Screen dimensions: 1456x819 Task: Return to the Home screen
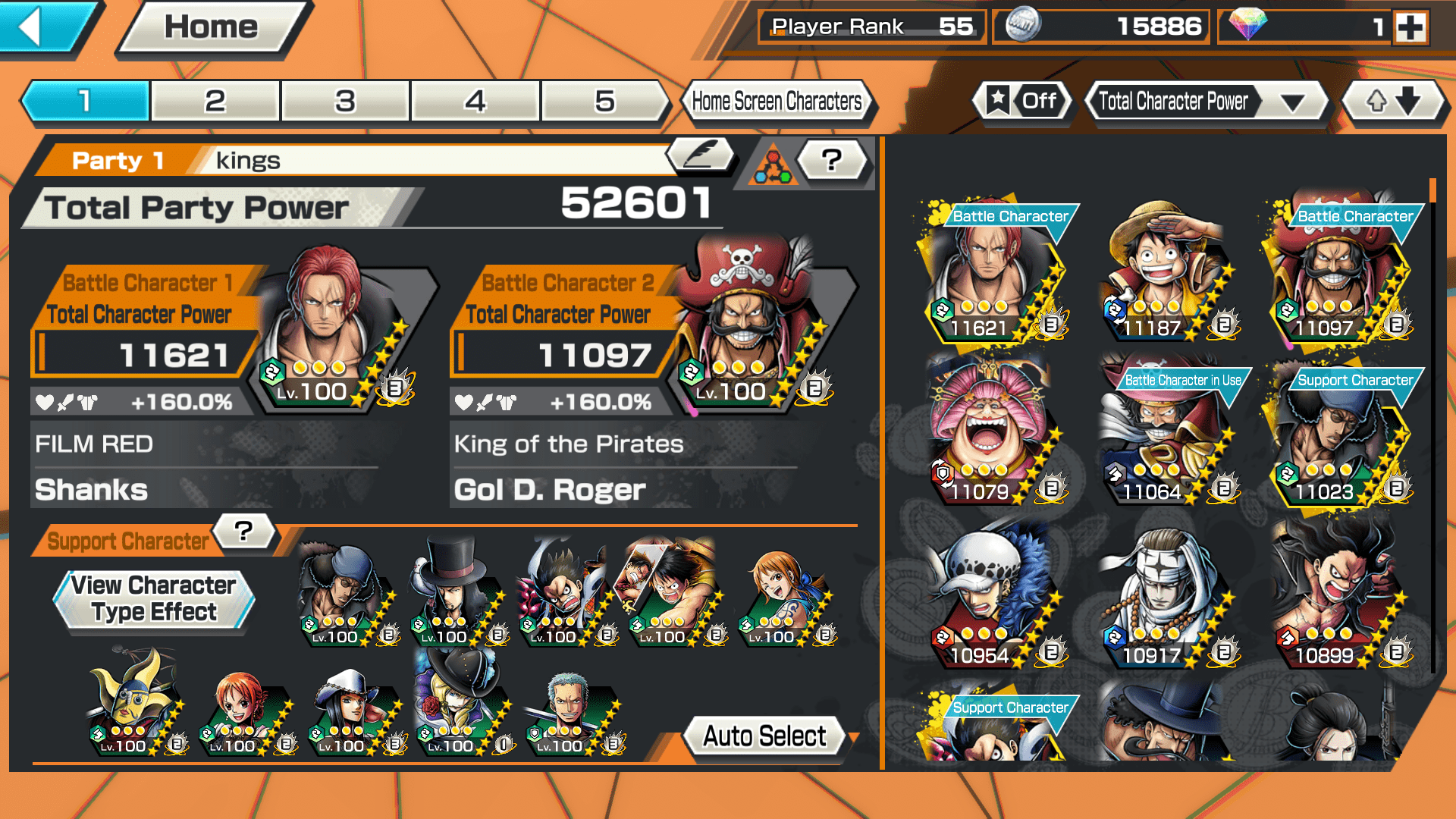coord(212,29)
